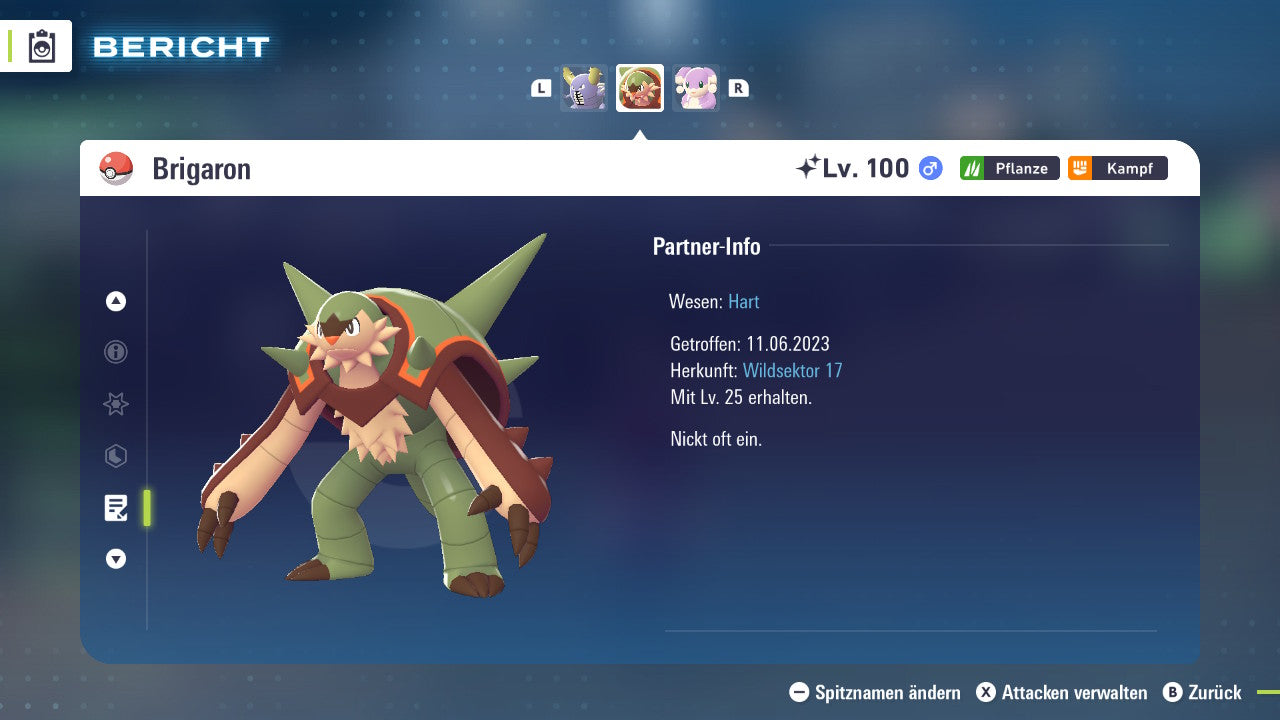Click the down arrow below the sidebar icons
The image size is (1280, 720).
(116, 559)
